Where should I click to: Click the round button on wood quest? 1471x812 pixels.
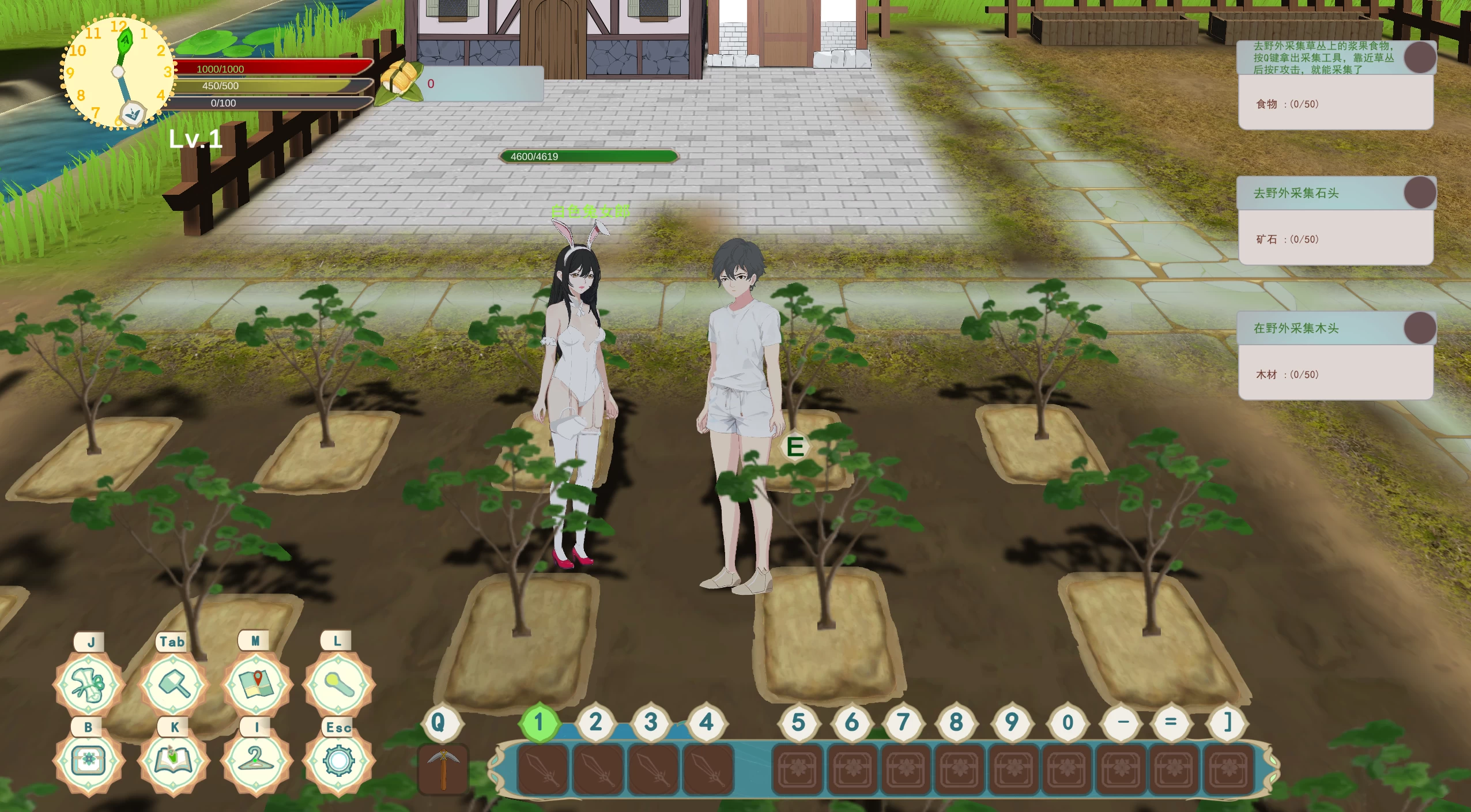[x=1420, y=328]
